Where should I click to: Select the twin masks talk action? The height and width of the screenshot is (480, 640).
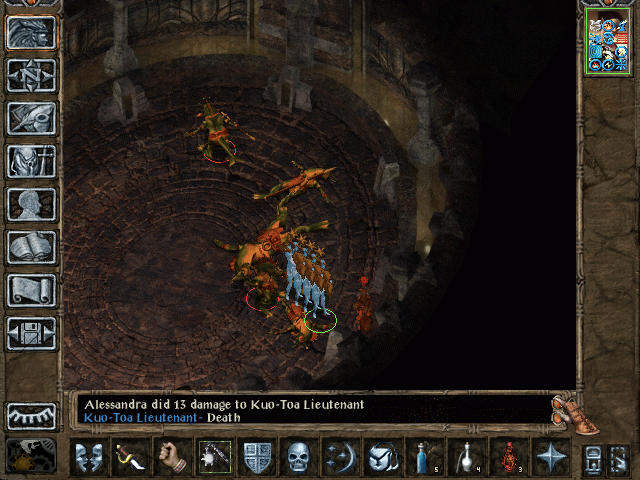88,457
